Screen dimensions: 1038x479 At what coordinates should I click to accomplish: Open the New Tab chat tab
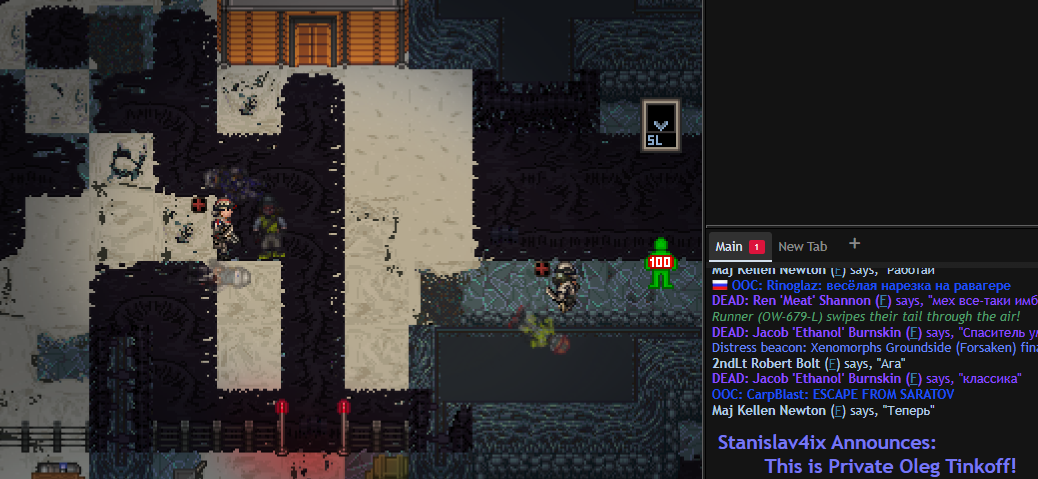pos(803,246)
